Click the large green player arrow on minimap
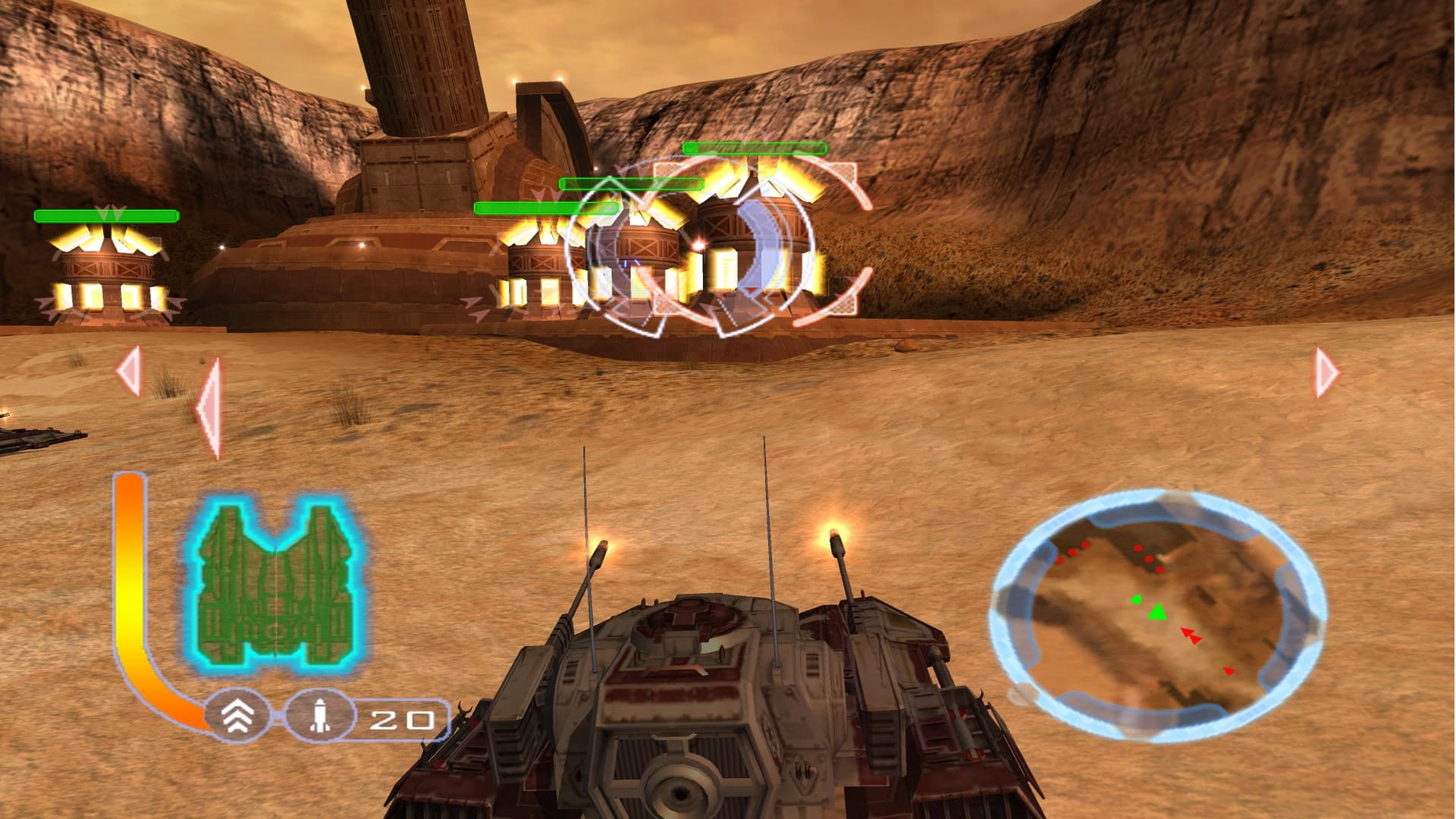 coord(1158,612)
